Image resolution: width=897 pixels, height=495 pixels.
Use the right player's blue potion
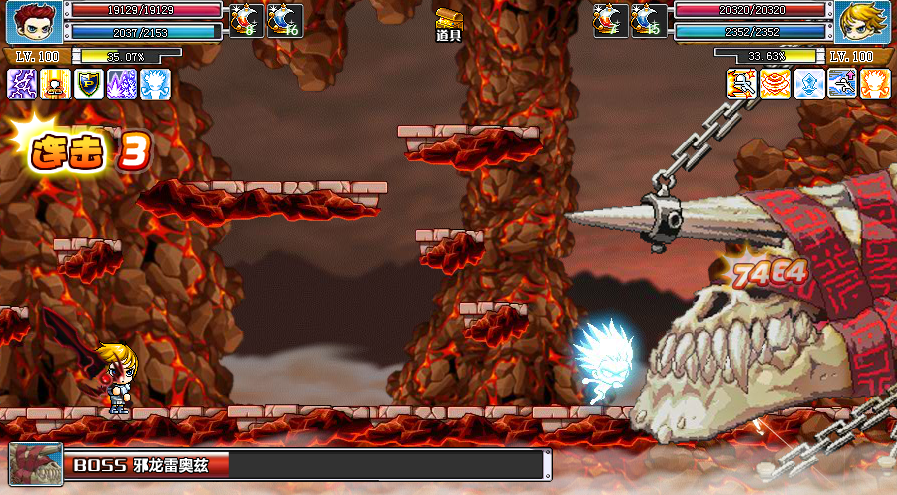coord(649,20)
